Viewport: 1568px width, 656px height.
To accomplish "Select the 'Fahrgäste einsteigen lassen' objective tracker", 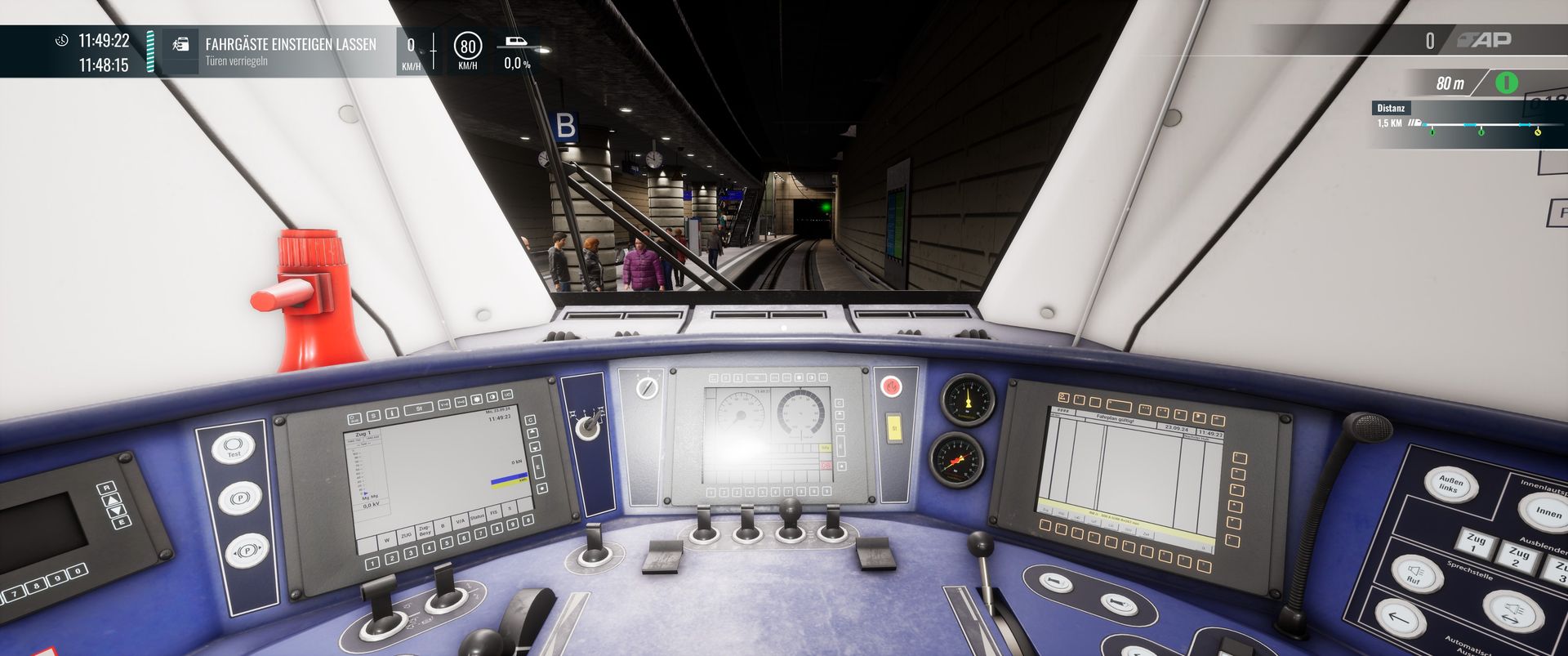I will coord(290,51).
